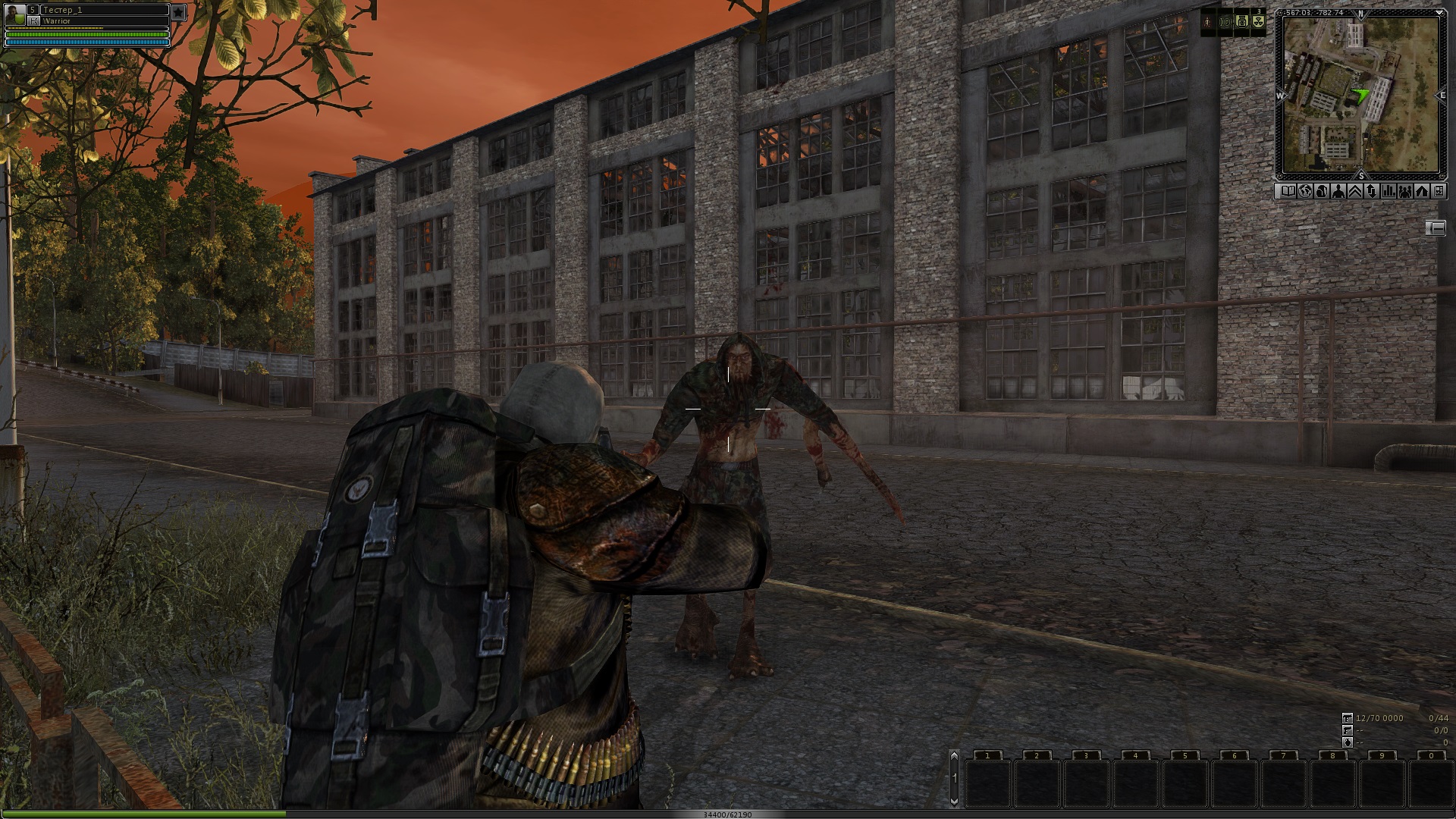Open the bar chart statistics icon

pos(1389,192)
